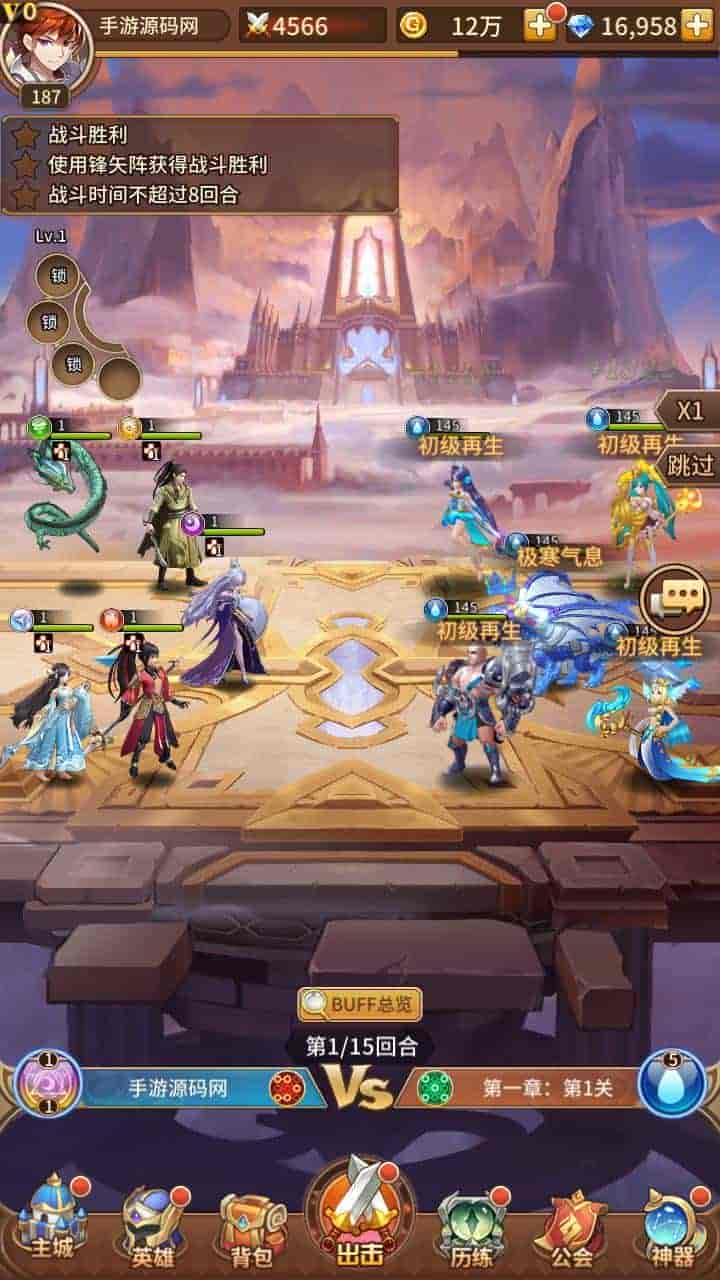This screenshot has width=720, height=1280.
Task: Add more gold coins
Action: pyautogui.click(x=540, y=26)
